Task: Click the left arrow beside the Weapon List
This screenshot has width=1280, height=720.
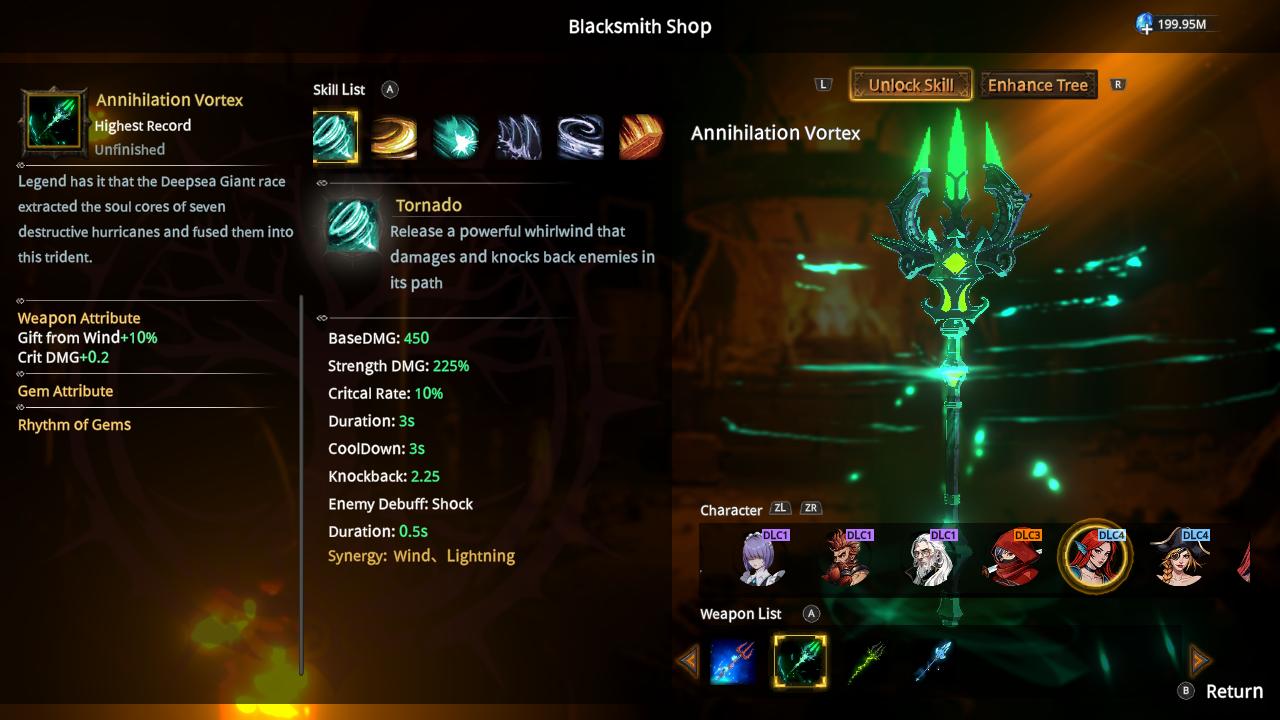Action: [687, 660]
